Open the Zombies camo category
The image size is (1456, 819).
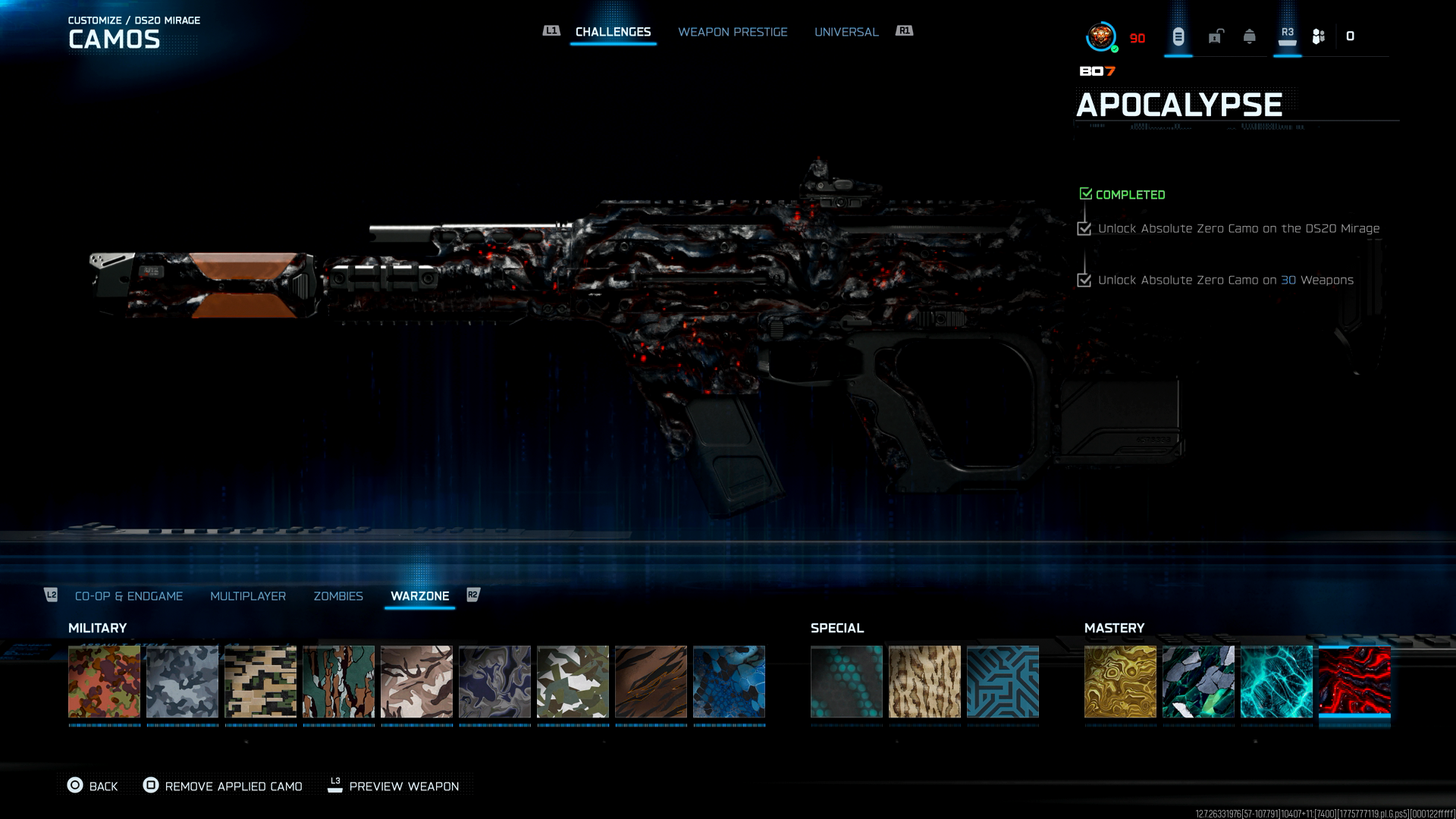coord(338,596)
